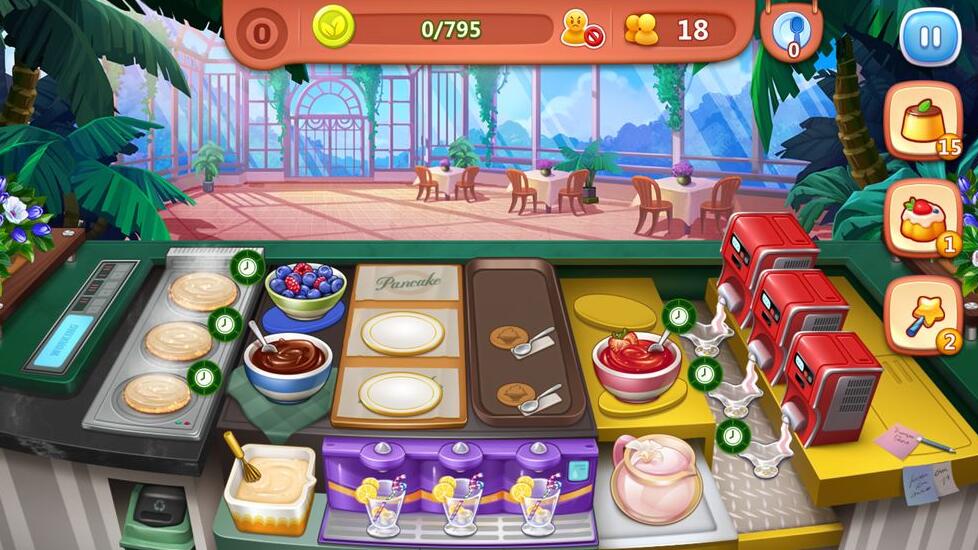Activate the strawberry cake booster
Screen dimensions: 978x550
point(922,219)
